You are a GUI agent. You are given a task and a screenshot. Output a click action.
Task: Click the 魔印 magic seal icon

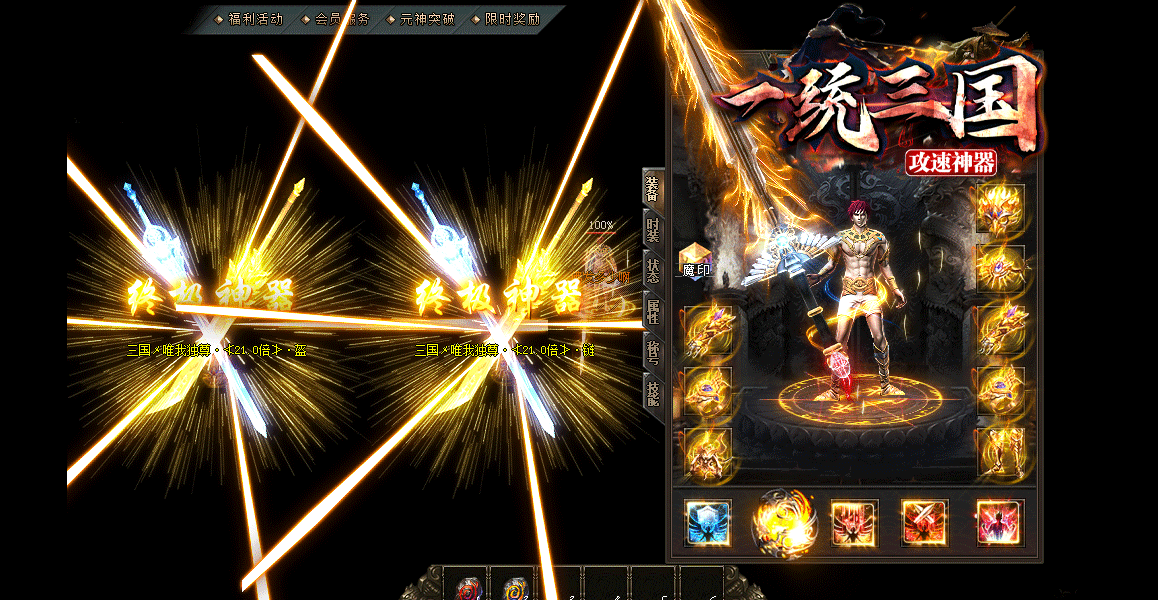(696, 259)
